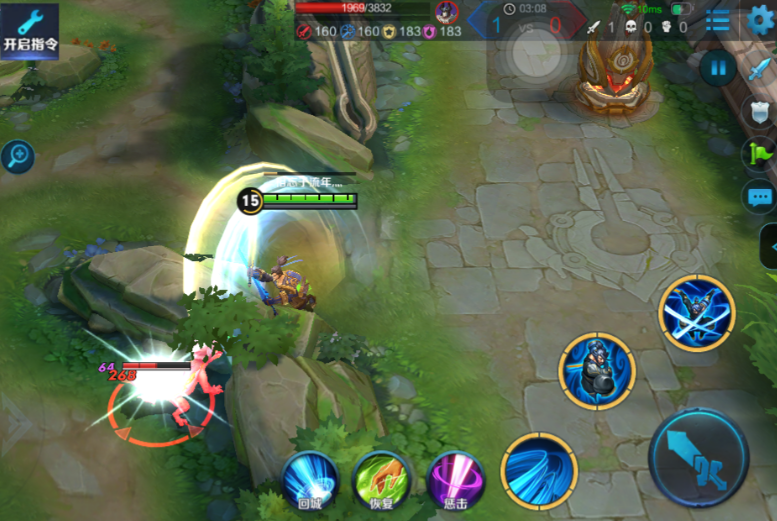
Task: Open the 开启指令 command panel
Action: (30, 31)
